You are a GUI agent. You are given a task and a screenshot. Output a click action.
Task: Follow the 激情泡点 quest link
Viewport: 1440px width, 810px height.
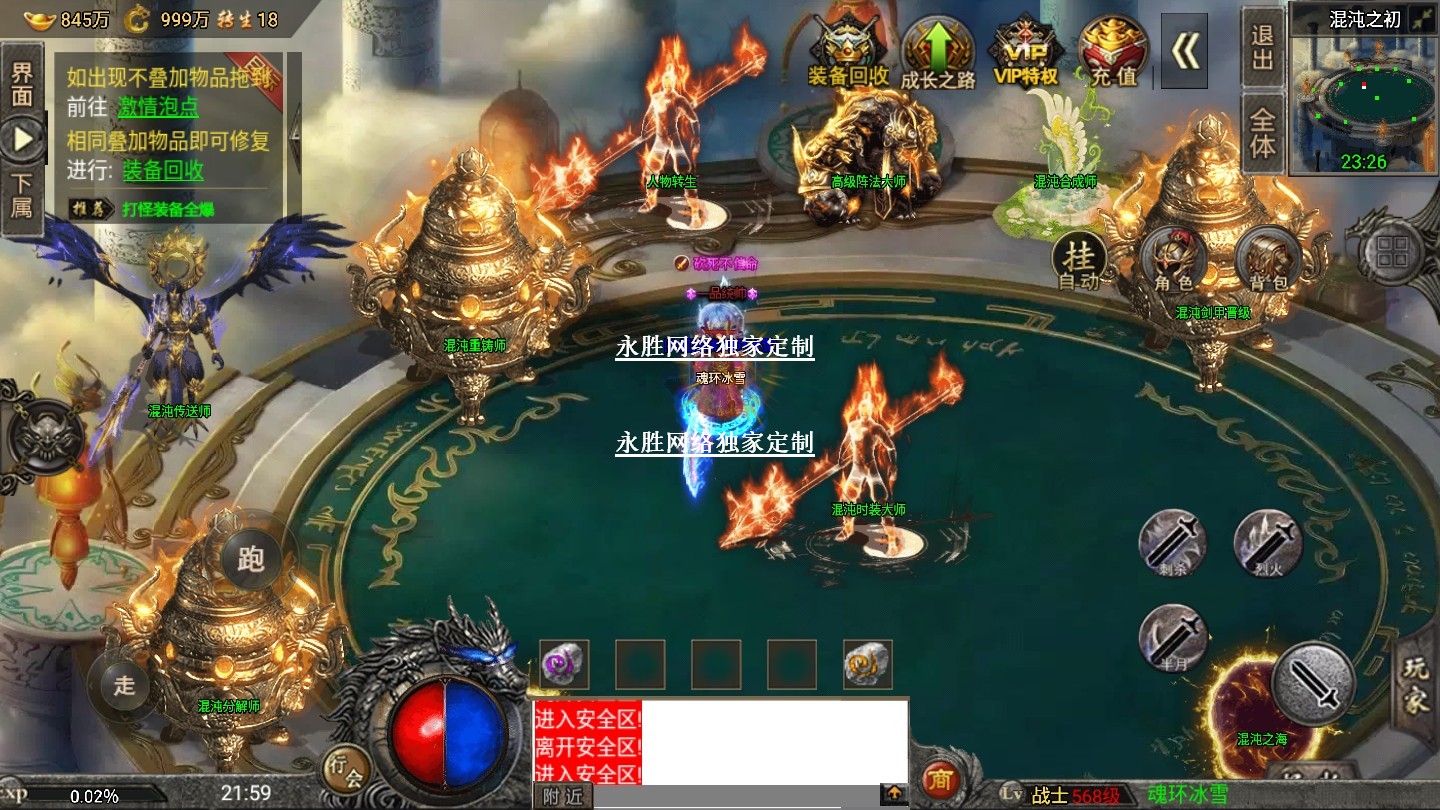point(158,107)
